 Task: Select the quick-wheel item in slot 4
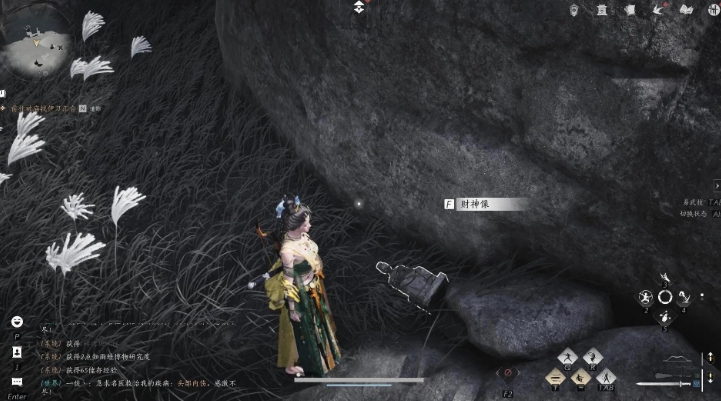click(x=685, y=297)
